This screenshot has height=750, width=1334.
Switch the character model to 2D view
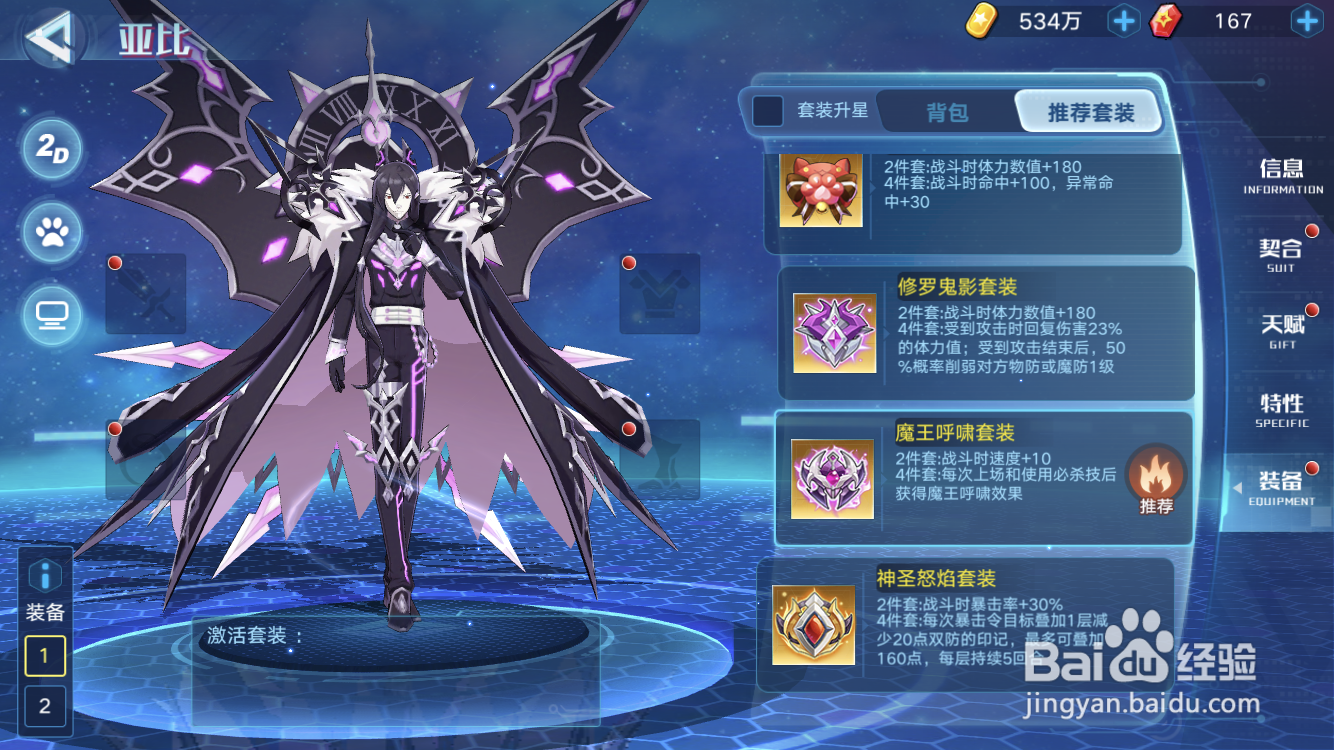point(51,146)
